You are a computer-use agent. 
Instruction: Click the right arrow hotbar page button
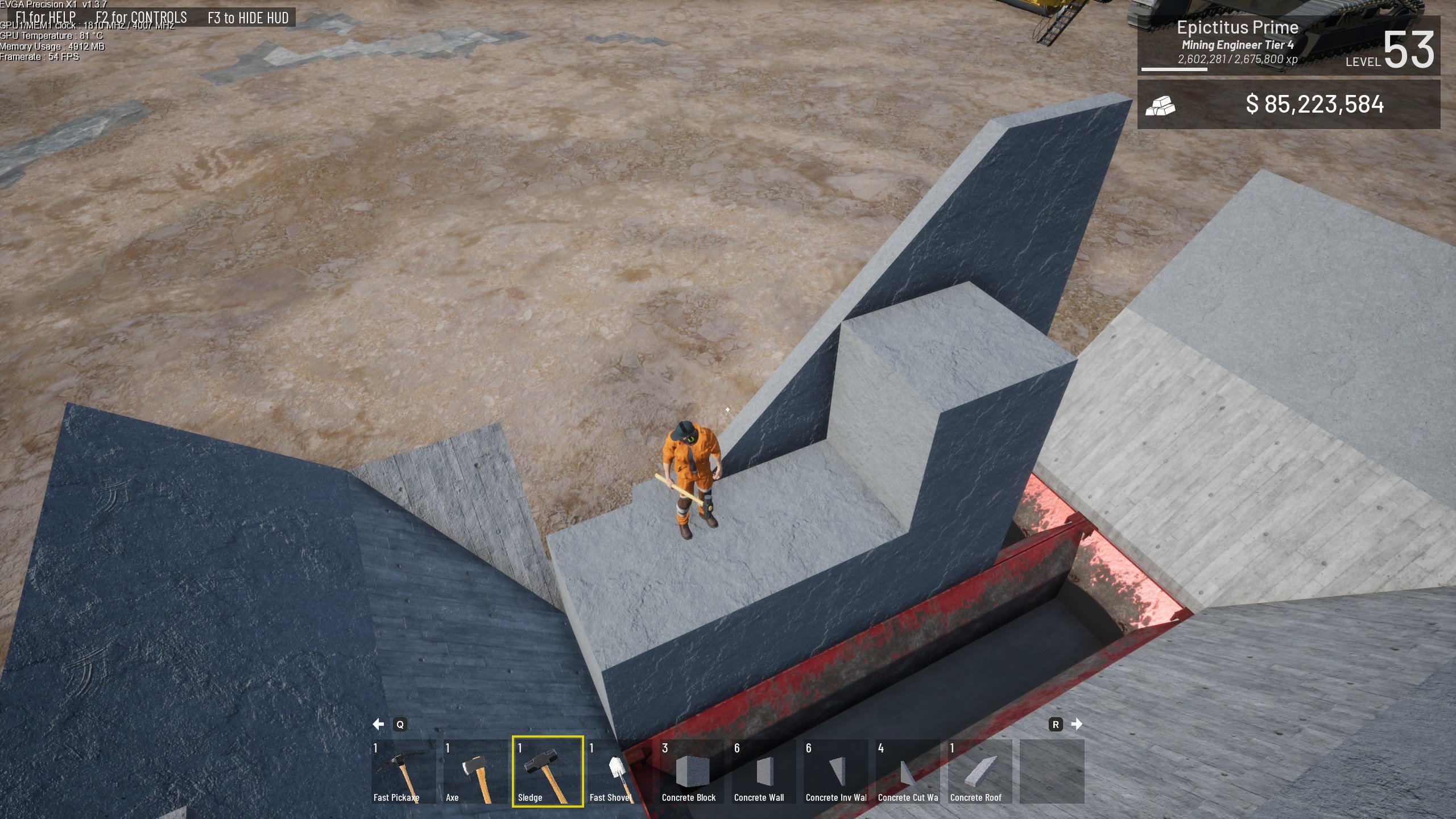pyautogui.click(x=1076, y=724)
